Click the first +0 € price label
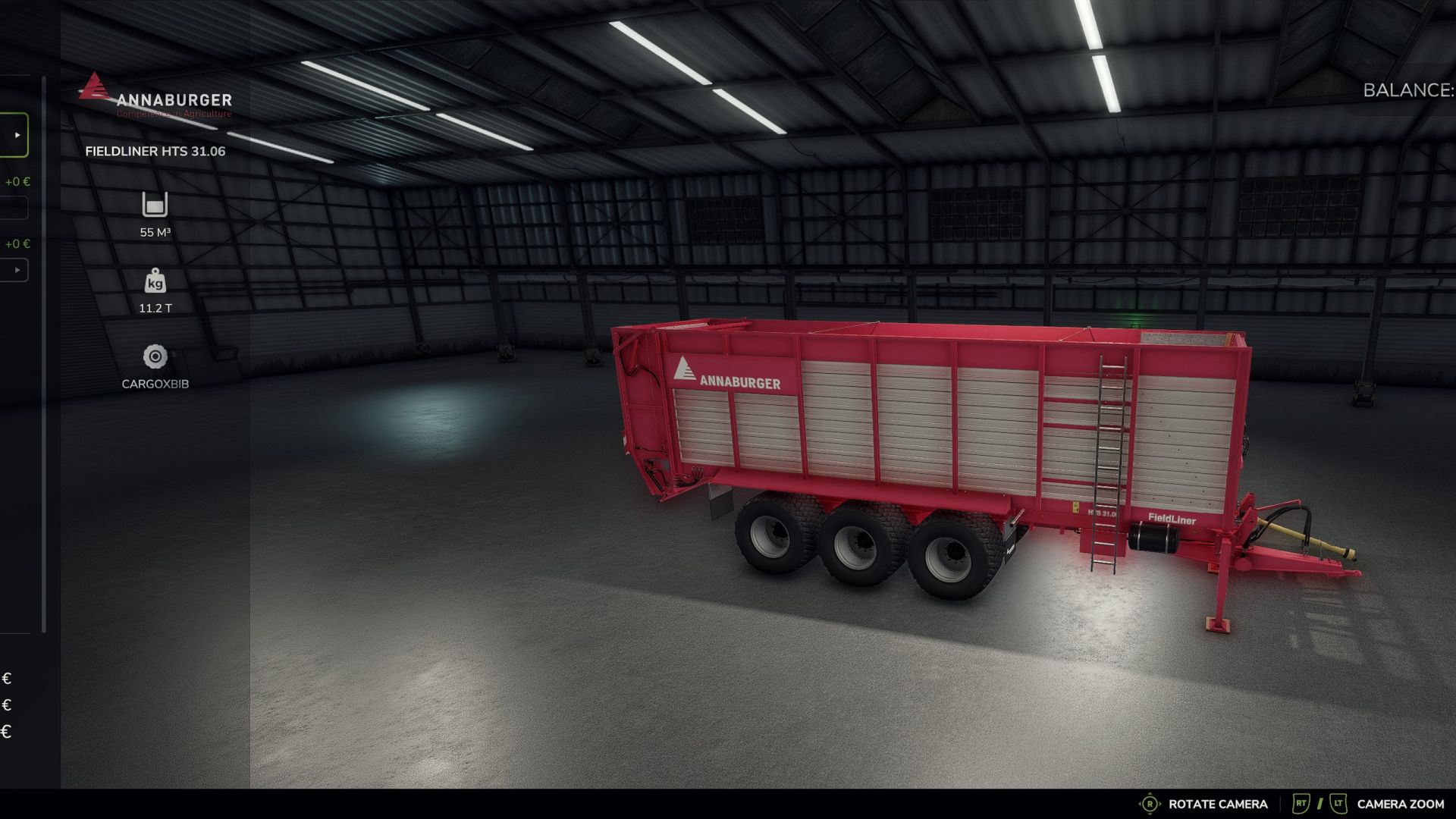 coord(17,180)
